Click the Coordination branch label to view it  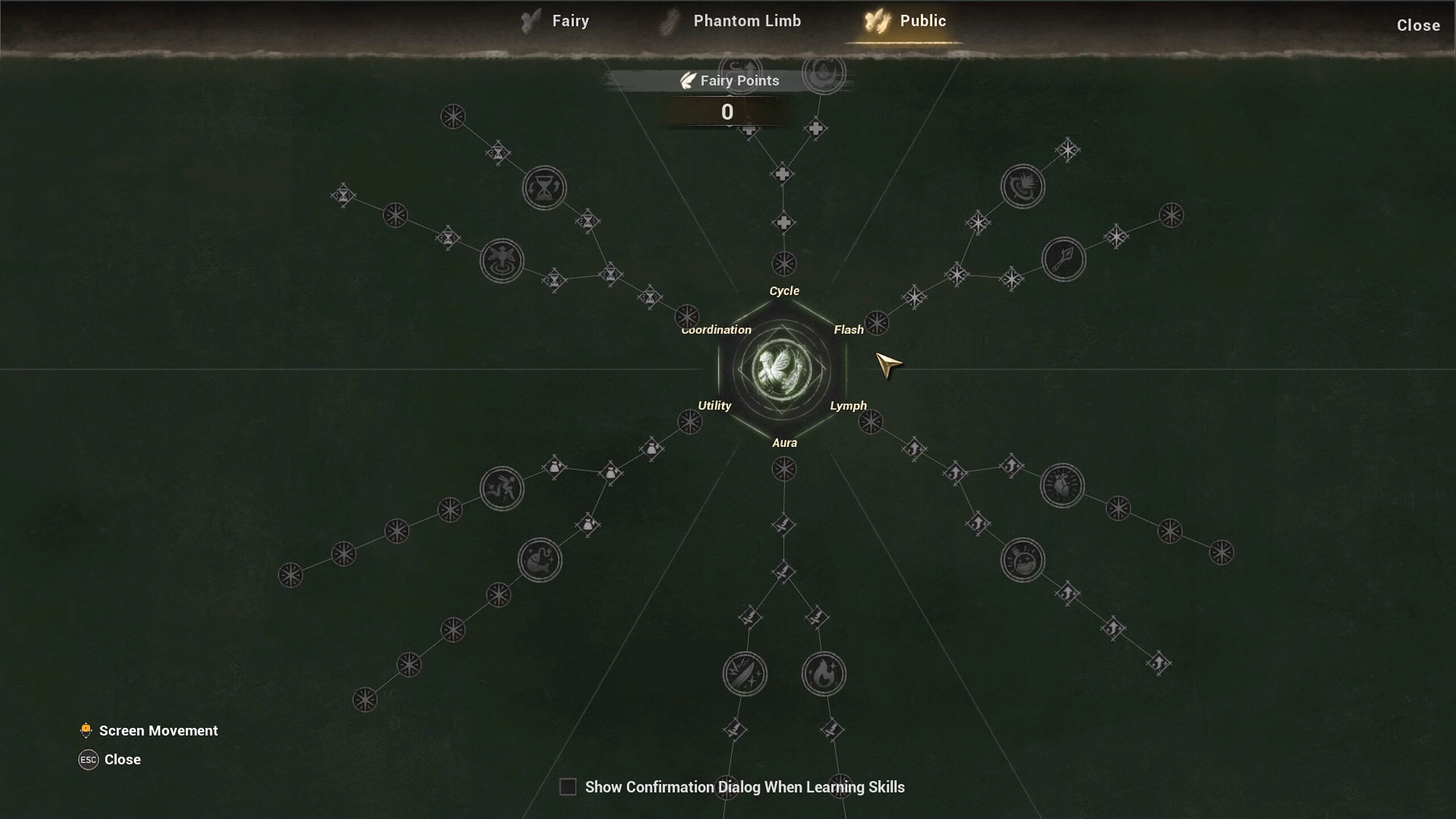pyautogui.click(x=715, y=329)
